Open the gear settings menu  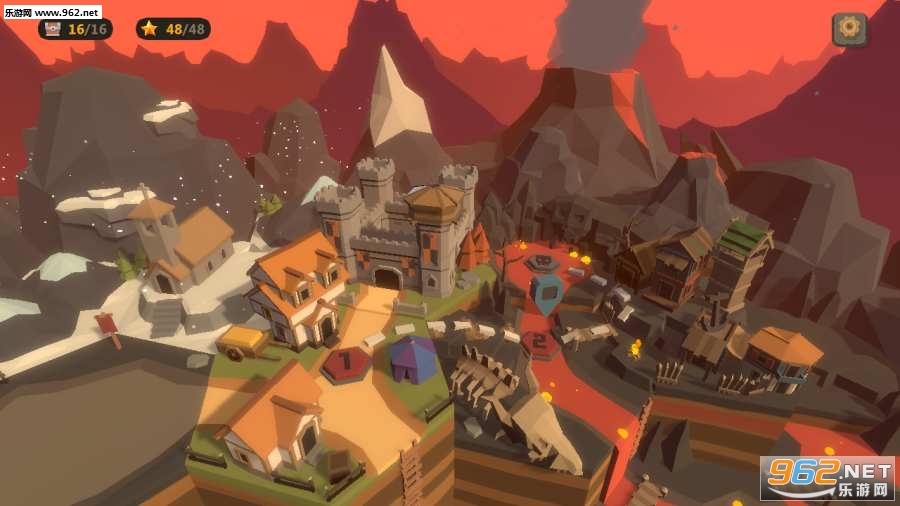pyautogui.click(x=849, y=29)
